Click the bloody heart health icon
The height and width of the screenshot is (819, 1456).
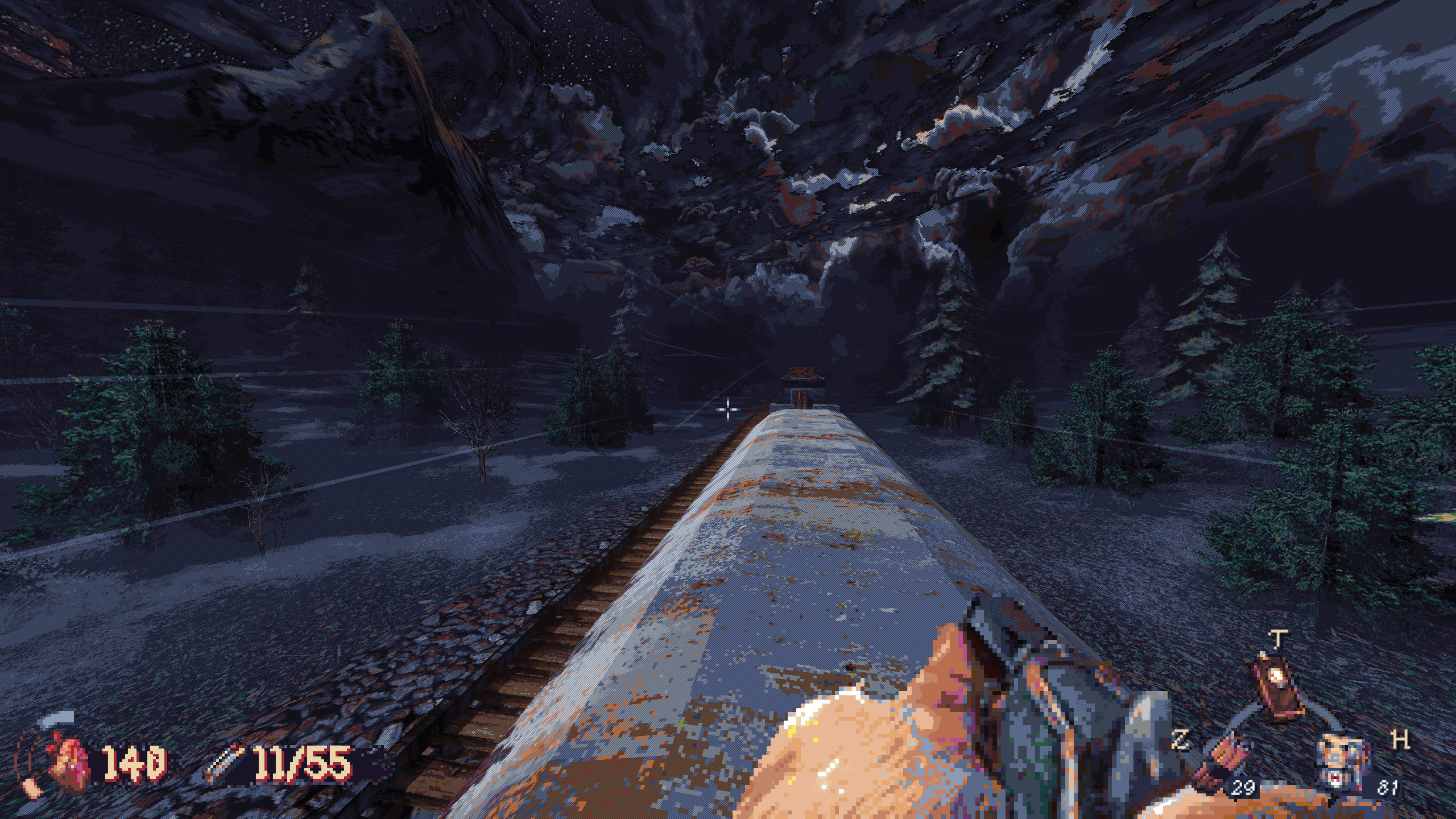(x=67, y=762)
